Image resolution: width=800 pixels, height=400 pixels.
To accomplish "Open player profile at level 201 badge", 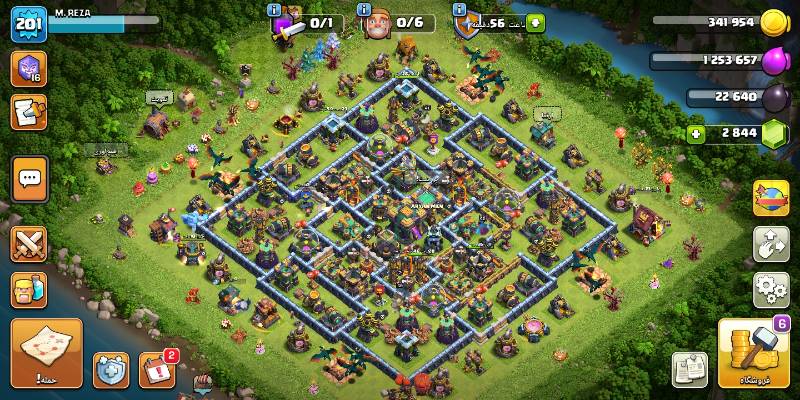I will 29,24.
